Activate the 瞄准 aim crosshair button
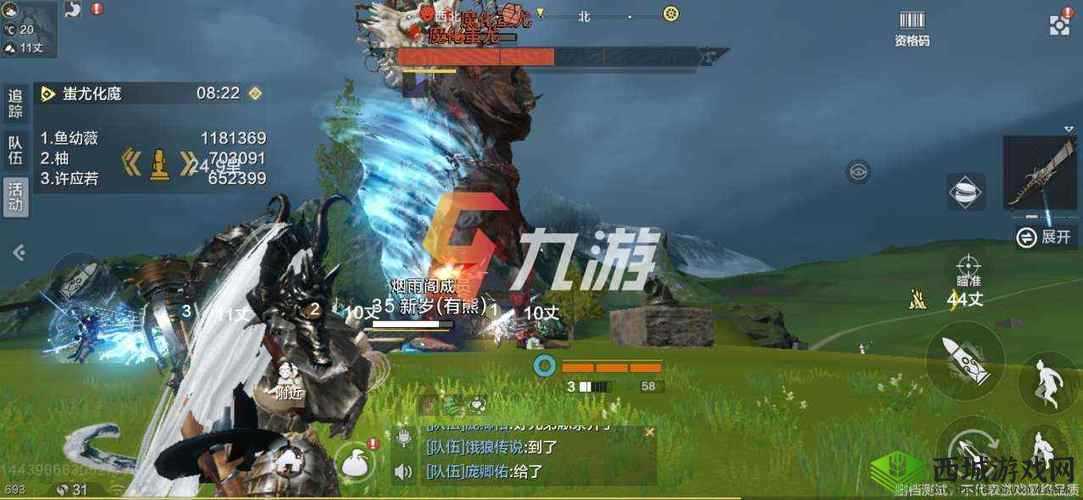The width and height of the screenshot is (1083, 500). coord(965,270)
